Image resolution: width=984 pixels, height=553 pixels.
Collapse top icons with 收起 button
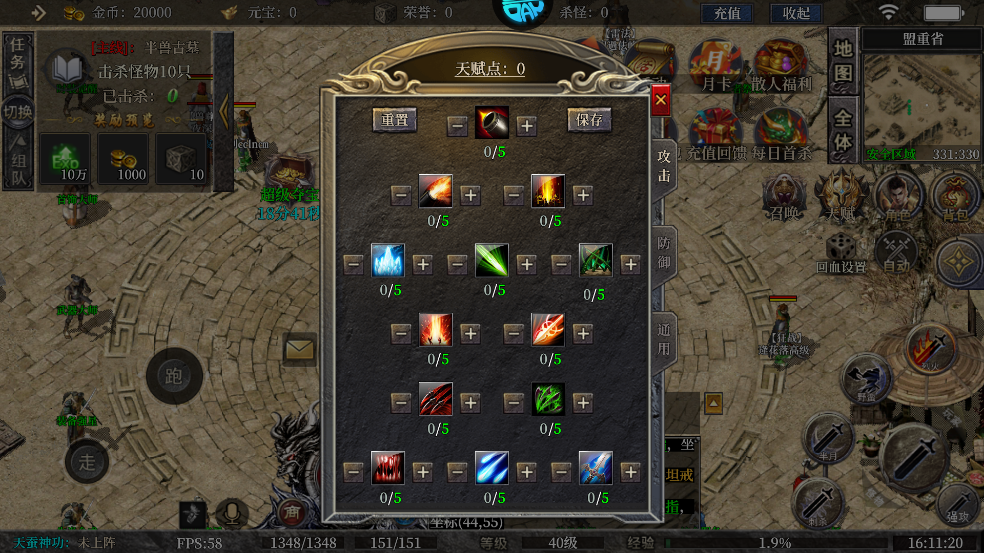(796, 13)
